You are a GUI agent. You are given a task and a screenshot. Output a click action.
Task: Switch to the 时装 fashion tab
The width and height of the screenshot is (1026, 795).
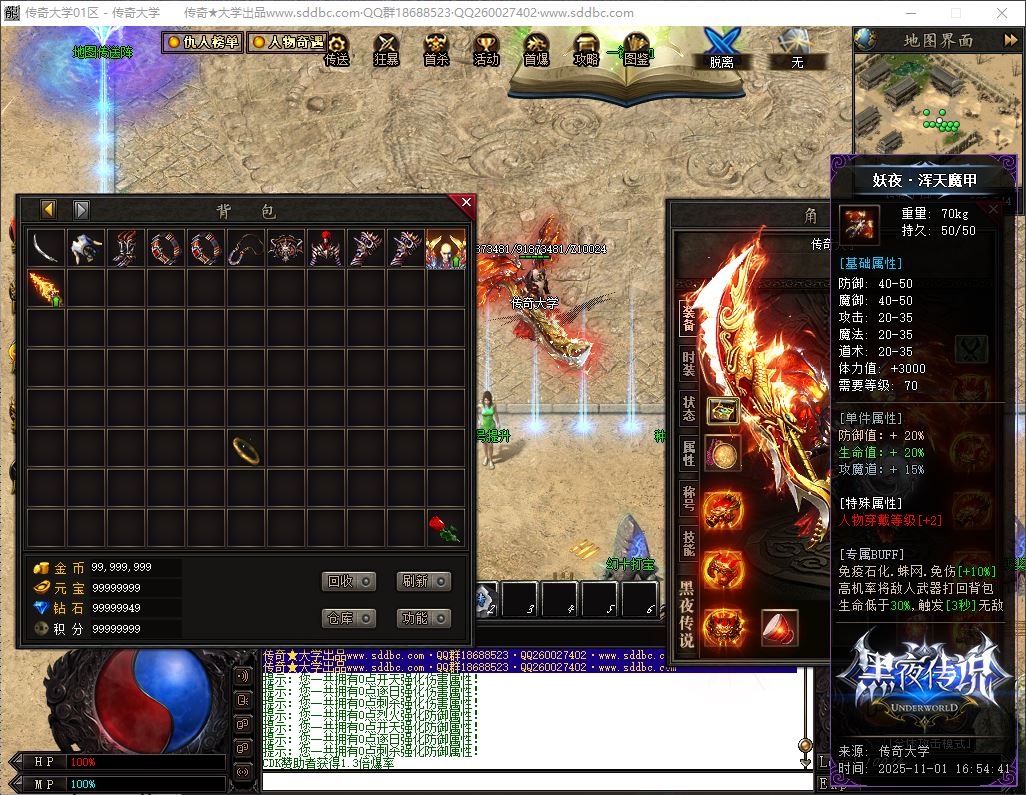pyautogui.click(x=688, y=363)
